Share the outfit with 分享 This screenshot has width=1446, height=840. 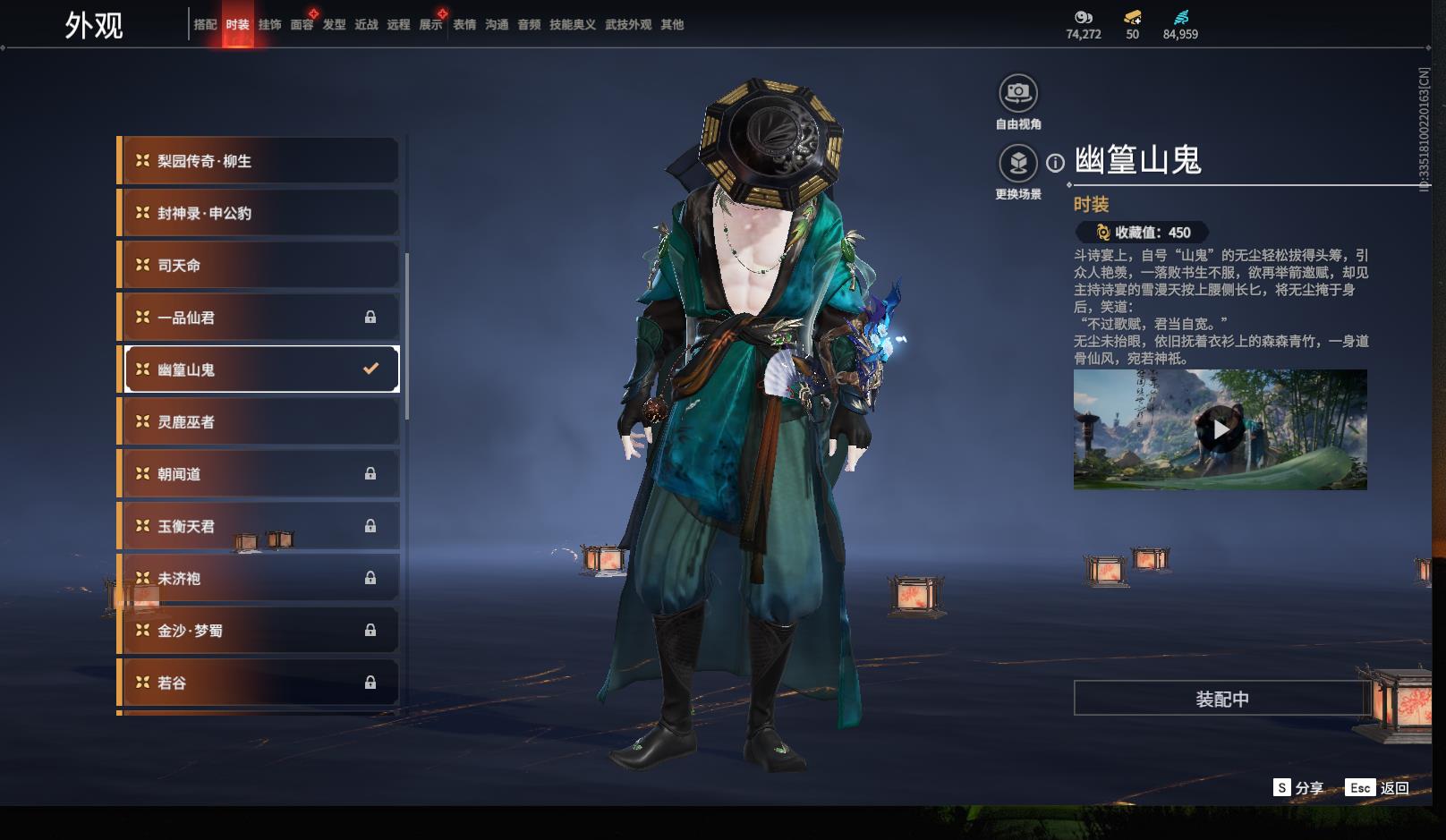pos(1298,787)
